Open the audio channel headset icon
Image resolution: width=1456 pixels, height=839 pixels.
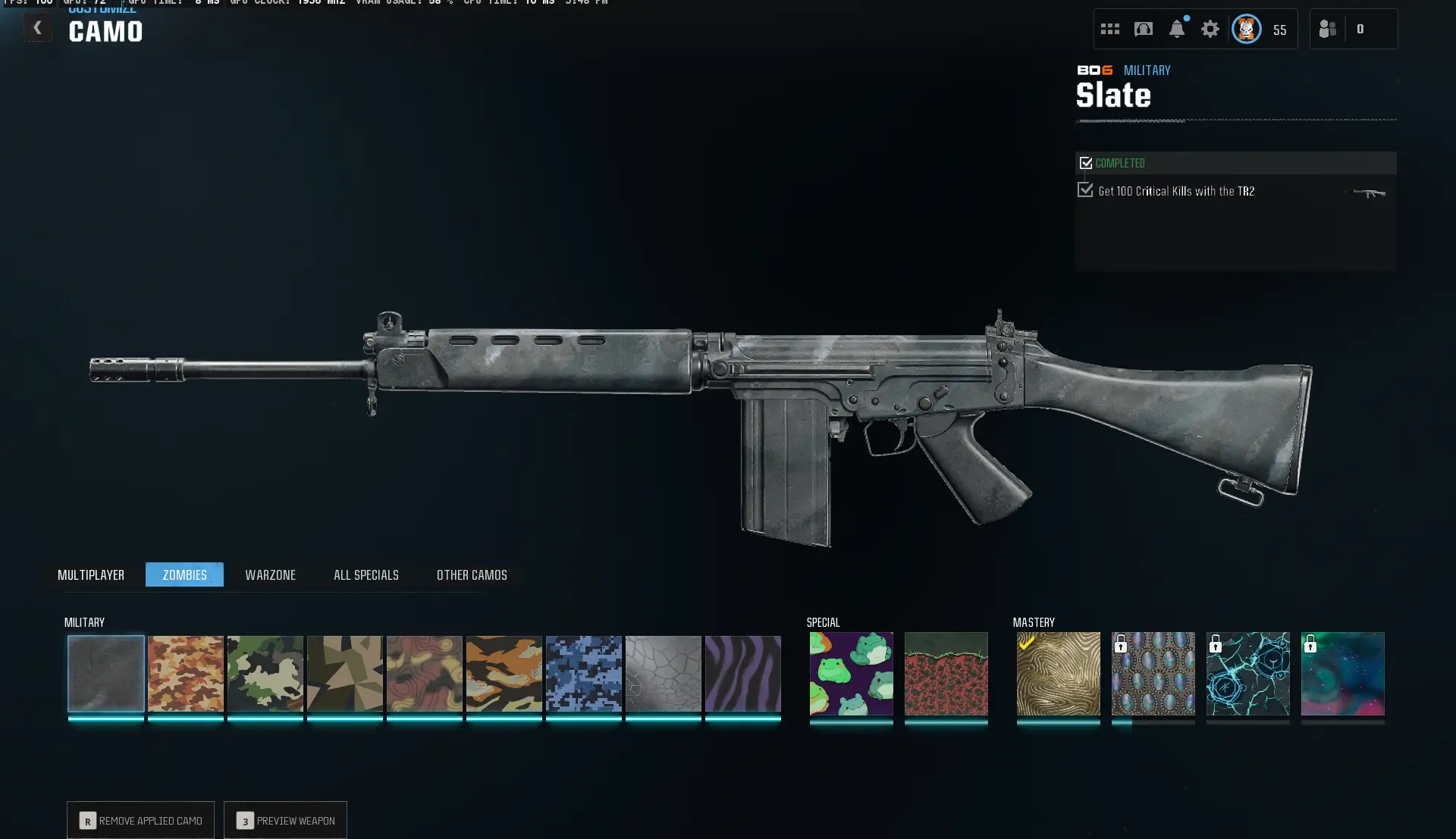1144,29
